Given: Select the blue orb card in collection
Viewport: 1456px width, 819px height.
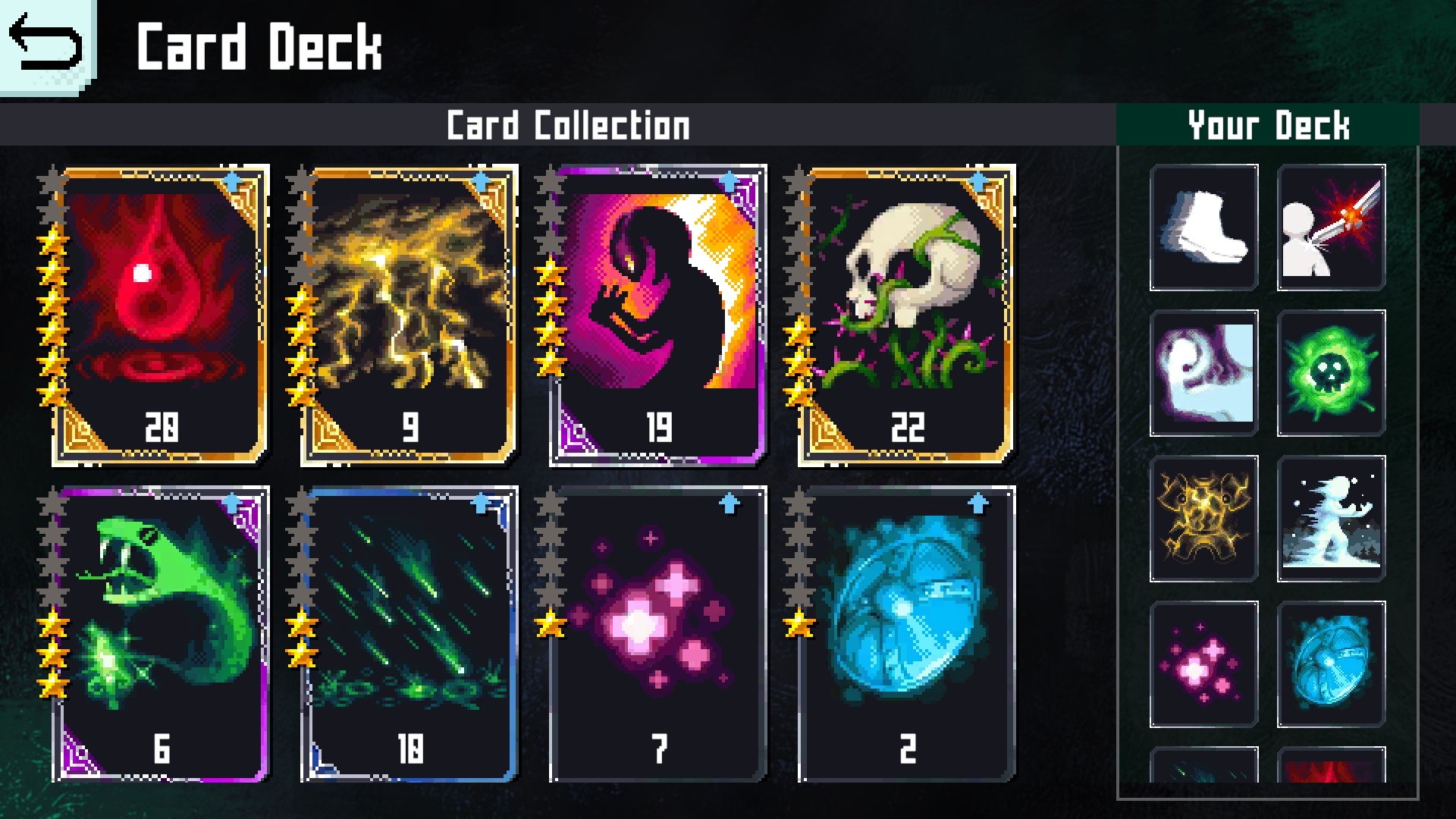Looking at the screenshot, I should click(907, 635).
